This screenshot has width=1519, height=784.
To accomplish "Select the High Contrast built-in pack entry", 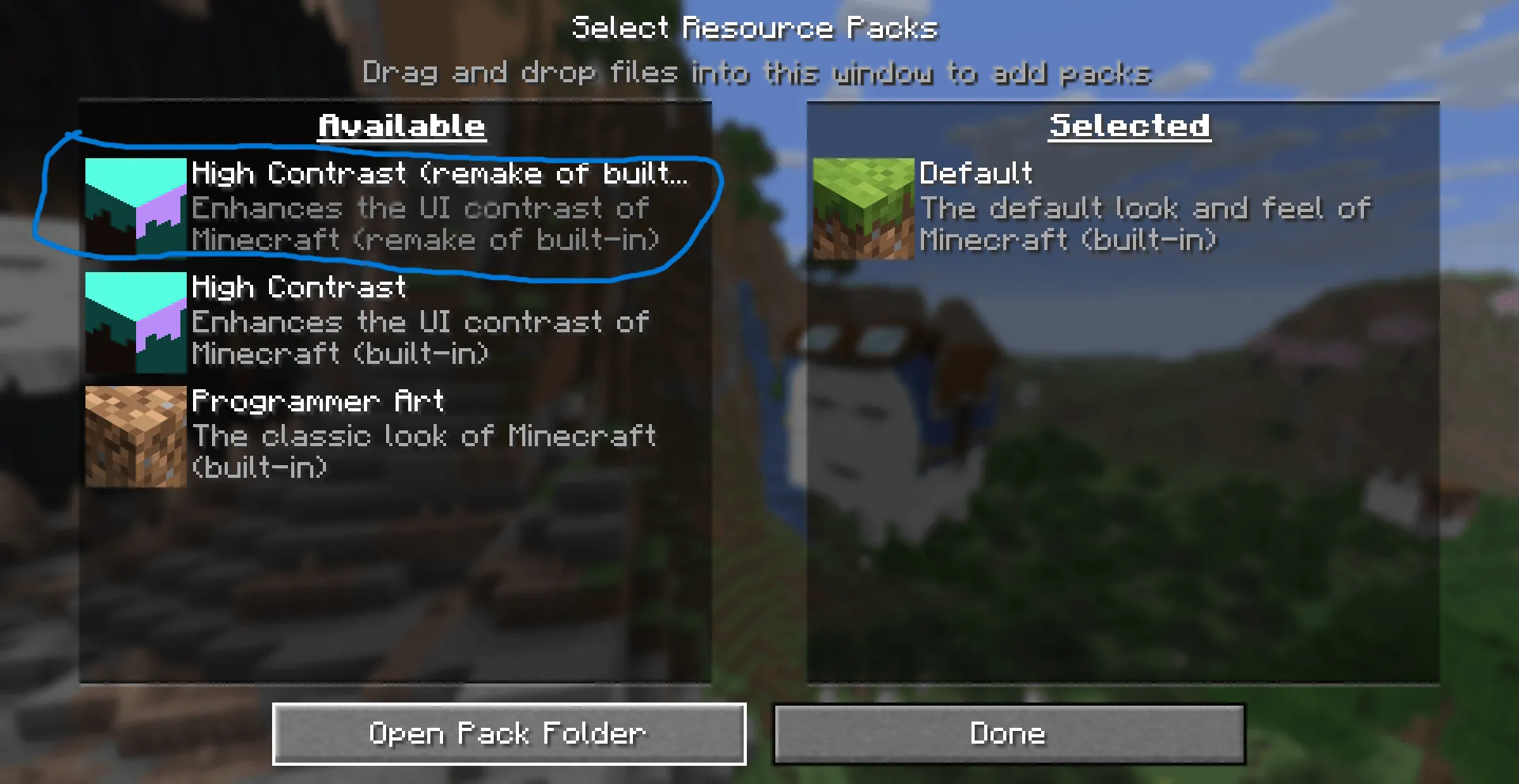I will pyautogui.click(x=396, y=321).
